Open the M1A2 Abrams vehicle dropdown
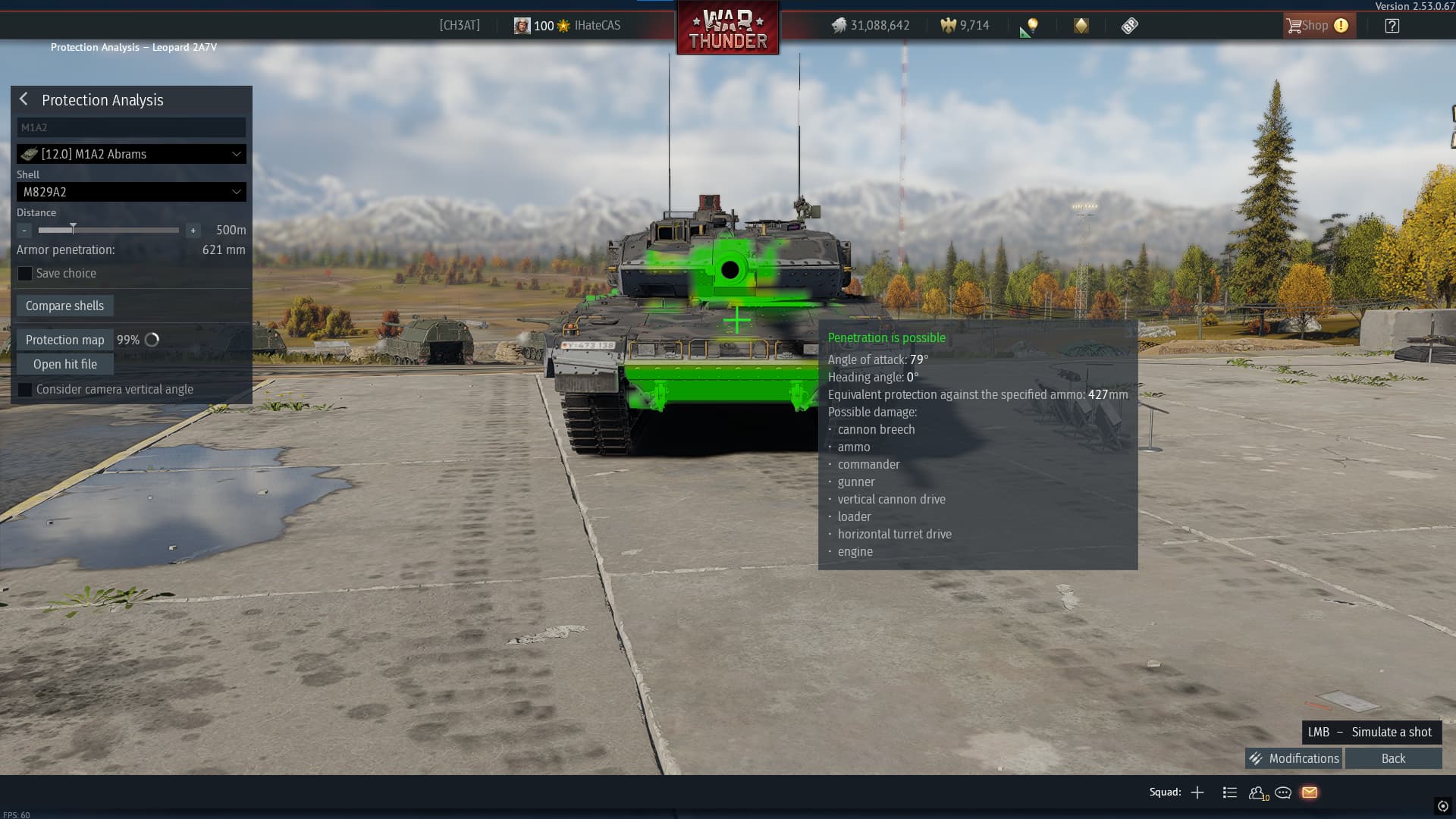 [x=131, y=154]
